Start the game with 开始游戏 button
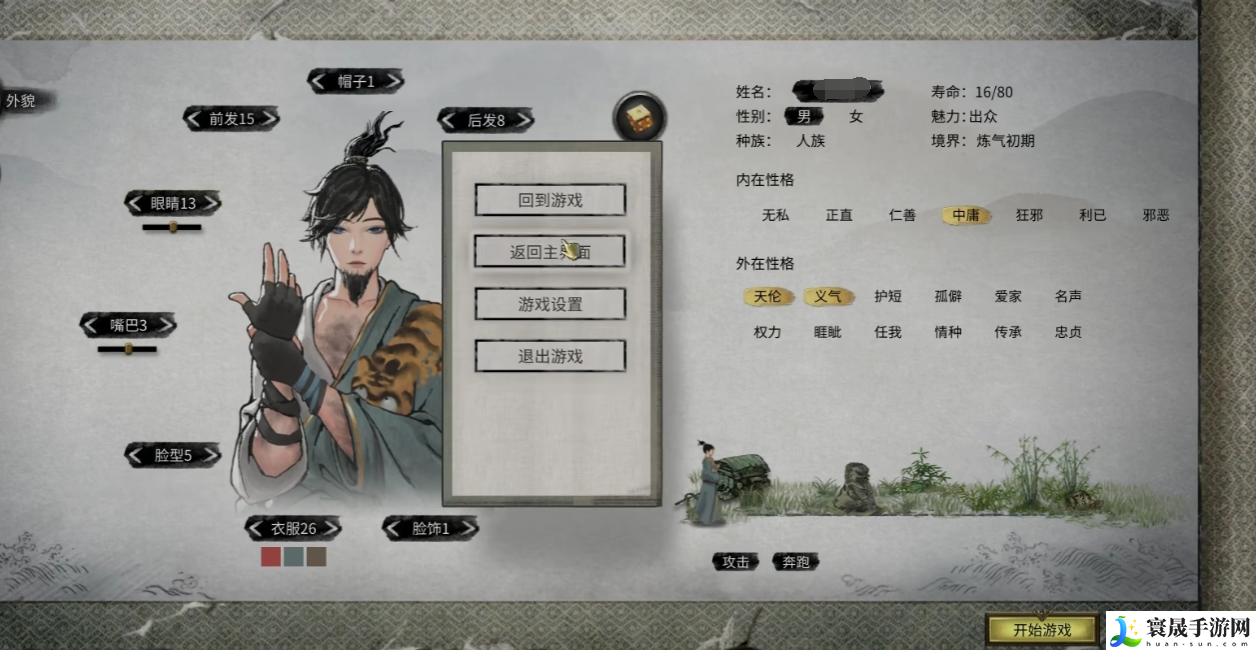 tap(1041, 629)
